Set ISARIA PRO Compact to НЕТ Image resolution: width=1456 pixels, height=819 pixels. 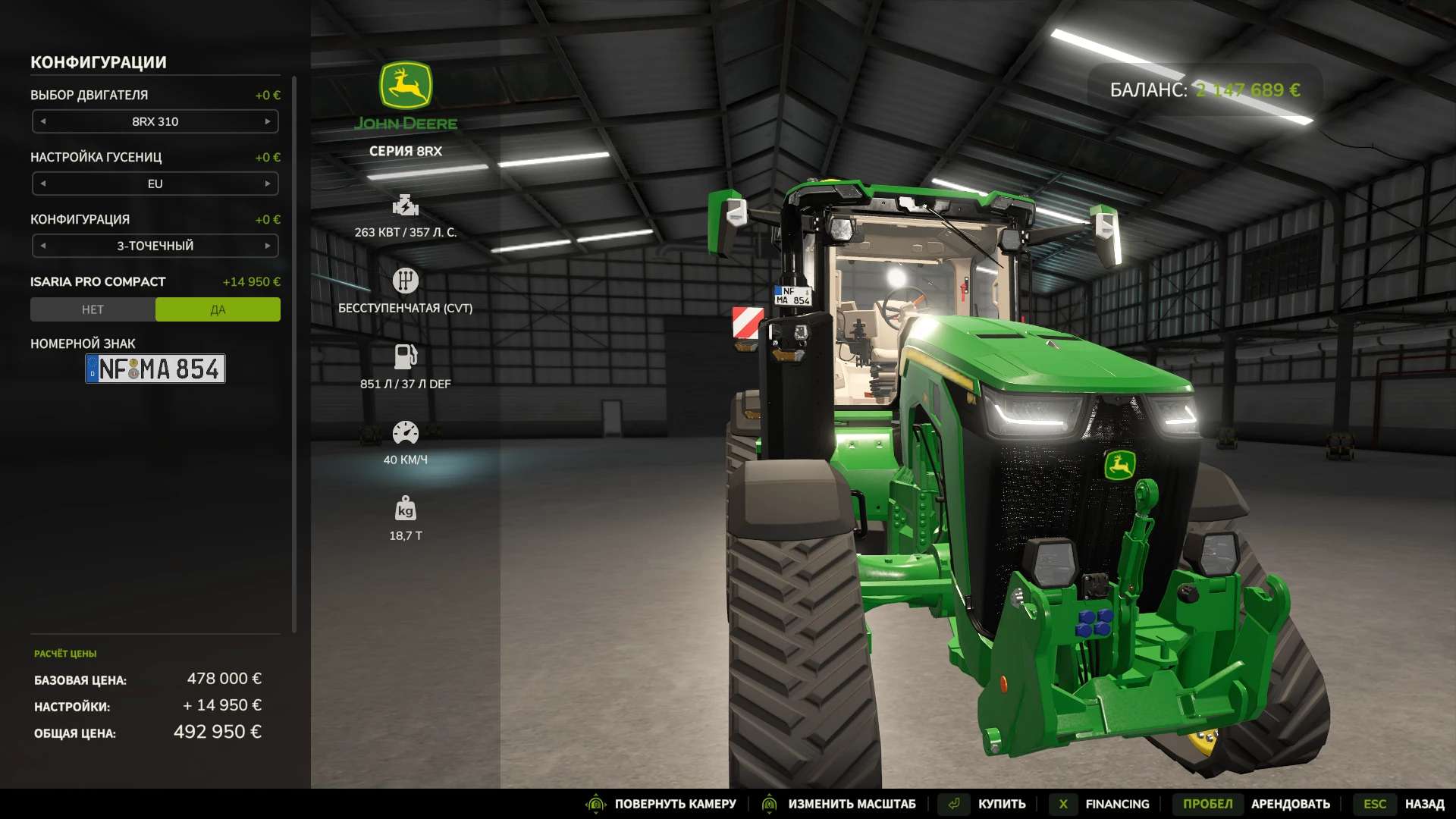coord(93,309)
